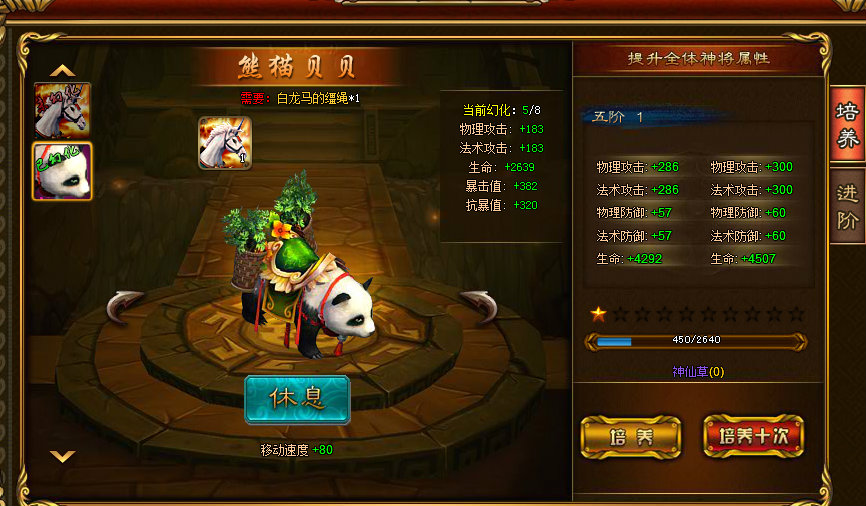
Task: Rest the panda mount with 休息
Action: click(297, 399)
